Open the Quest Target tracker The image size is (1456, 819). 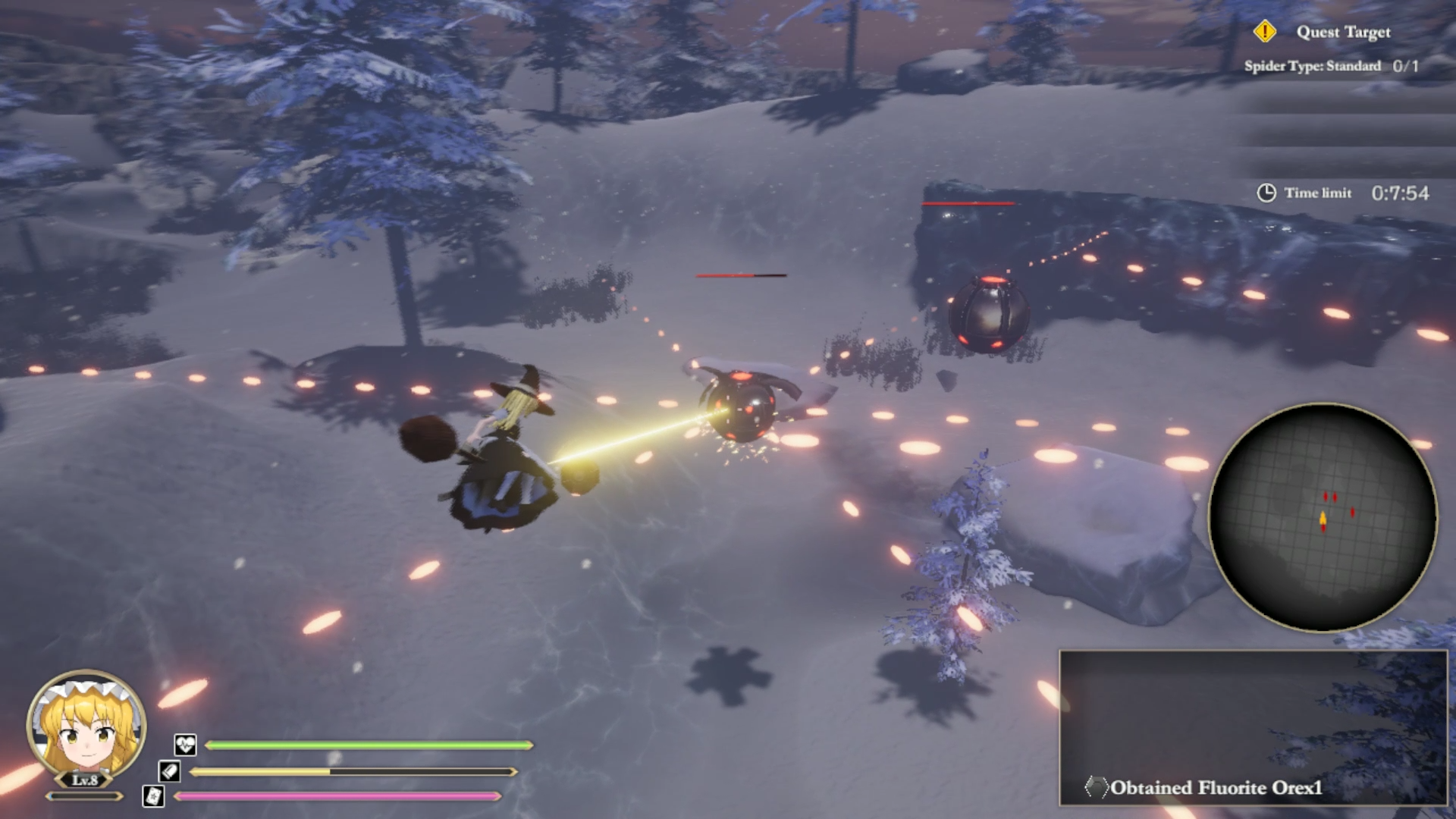pos(1342,32)
